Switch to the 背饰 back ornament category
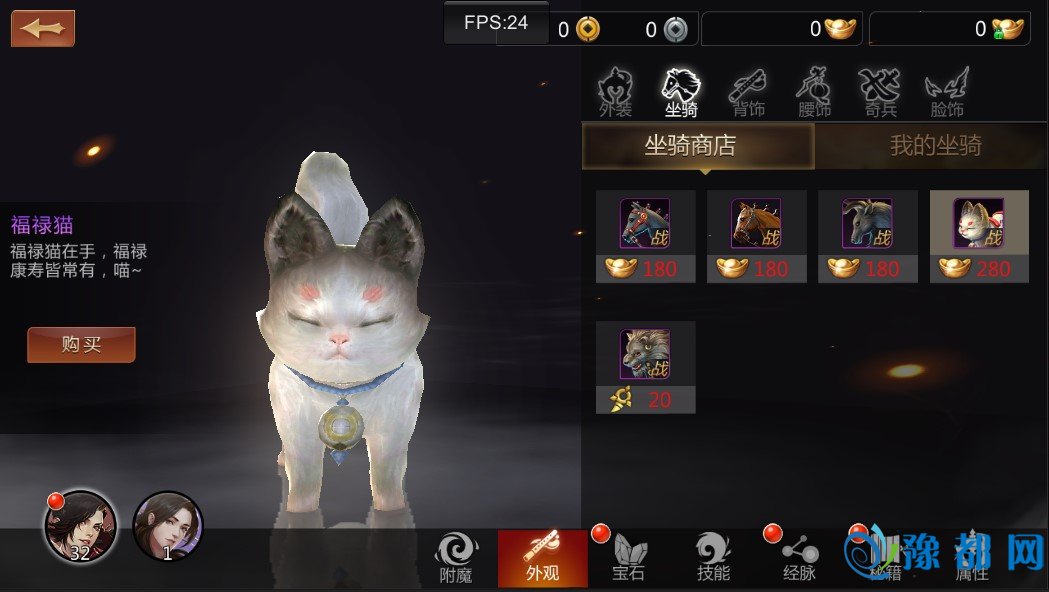The image size is (1049, 592). [x=748, y=93]
